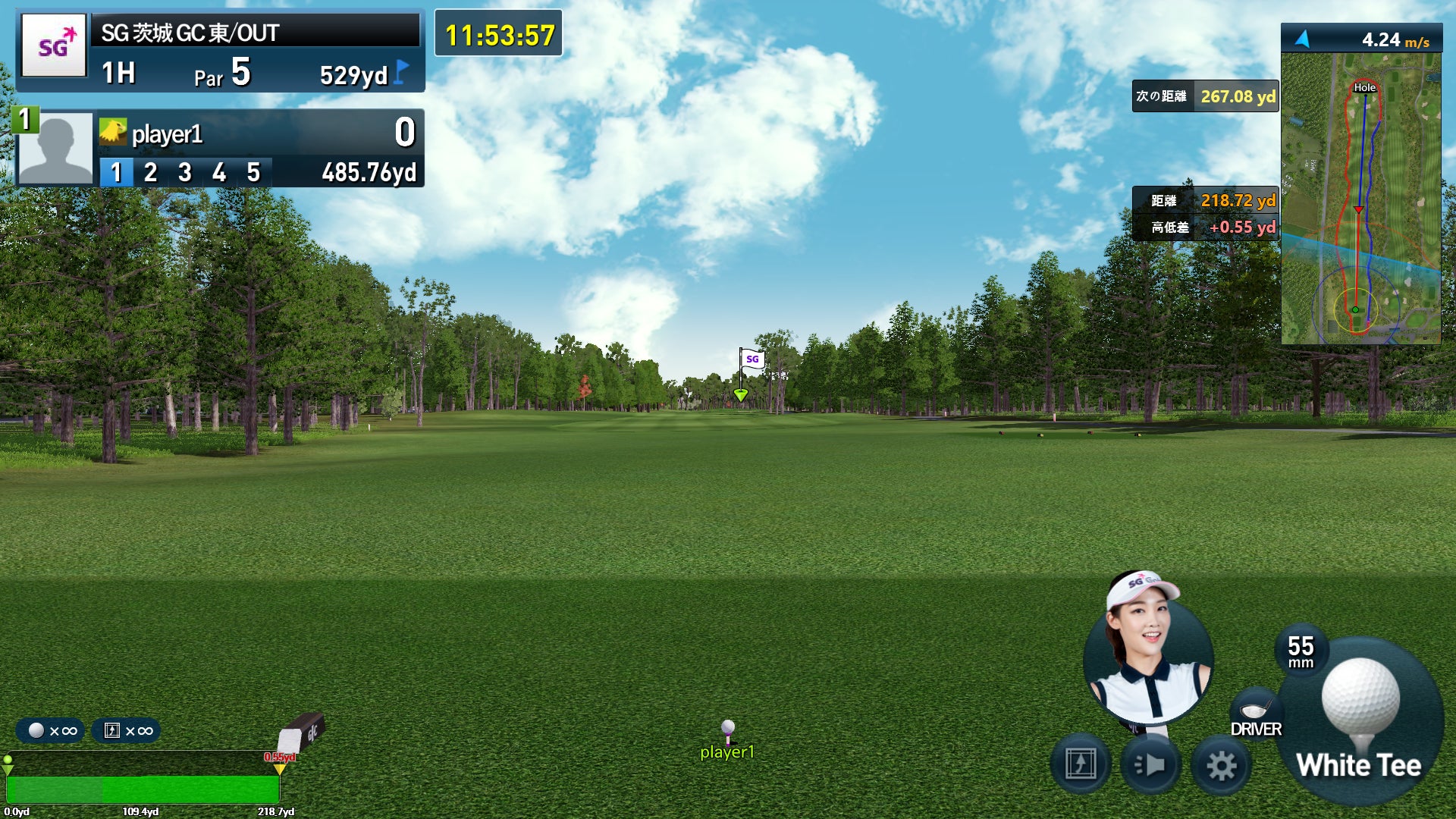Change the DRIVER club selection
Image resolution: width=1456 pixels, height=819 pixels.
coord(1256,714)
